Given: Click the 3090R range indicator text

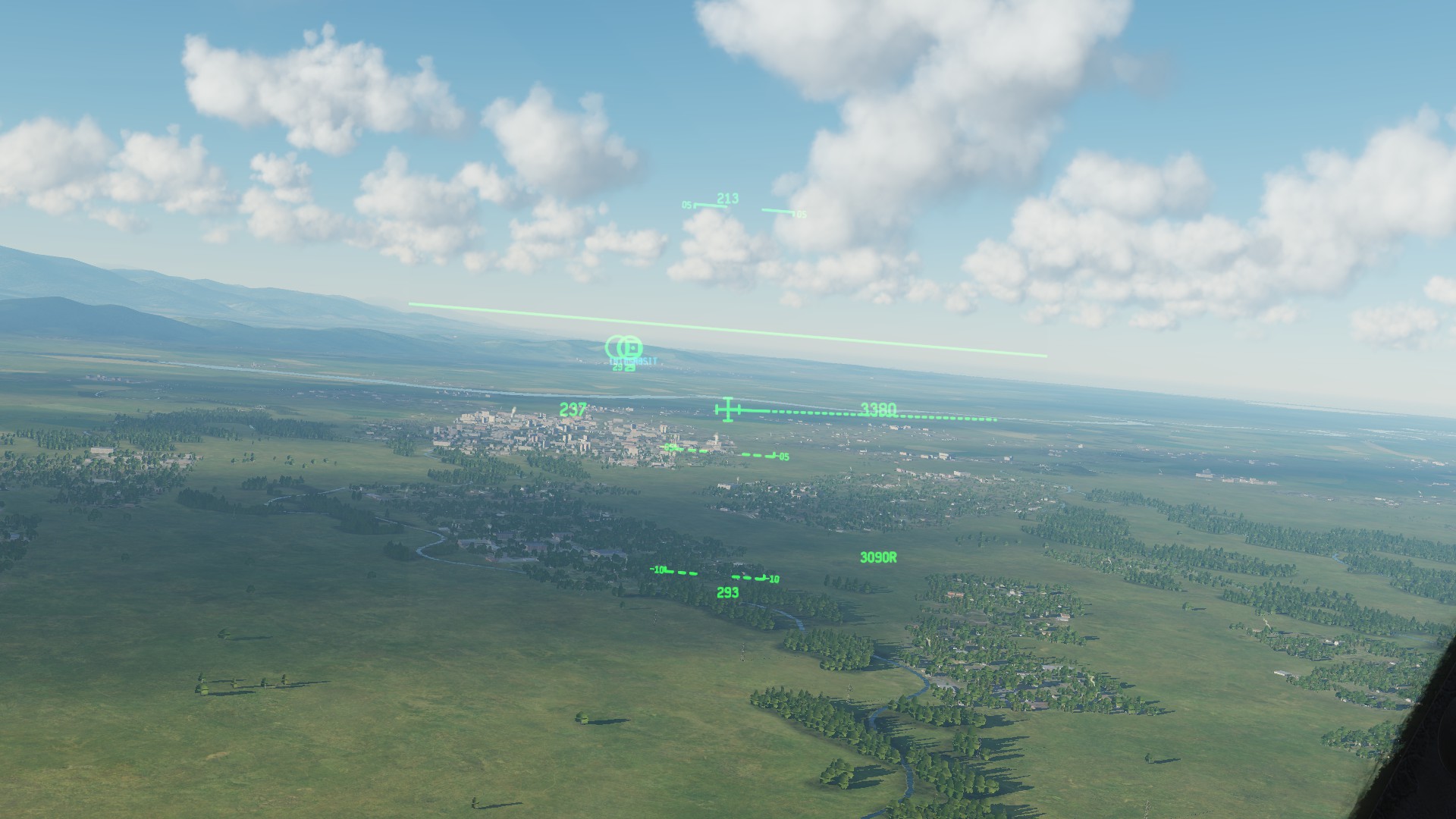Looking at the screenshot, I should [877, 558].
